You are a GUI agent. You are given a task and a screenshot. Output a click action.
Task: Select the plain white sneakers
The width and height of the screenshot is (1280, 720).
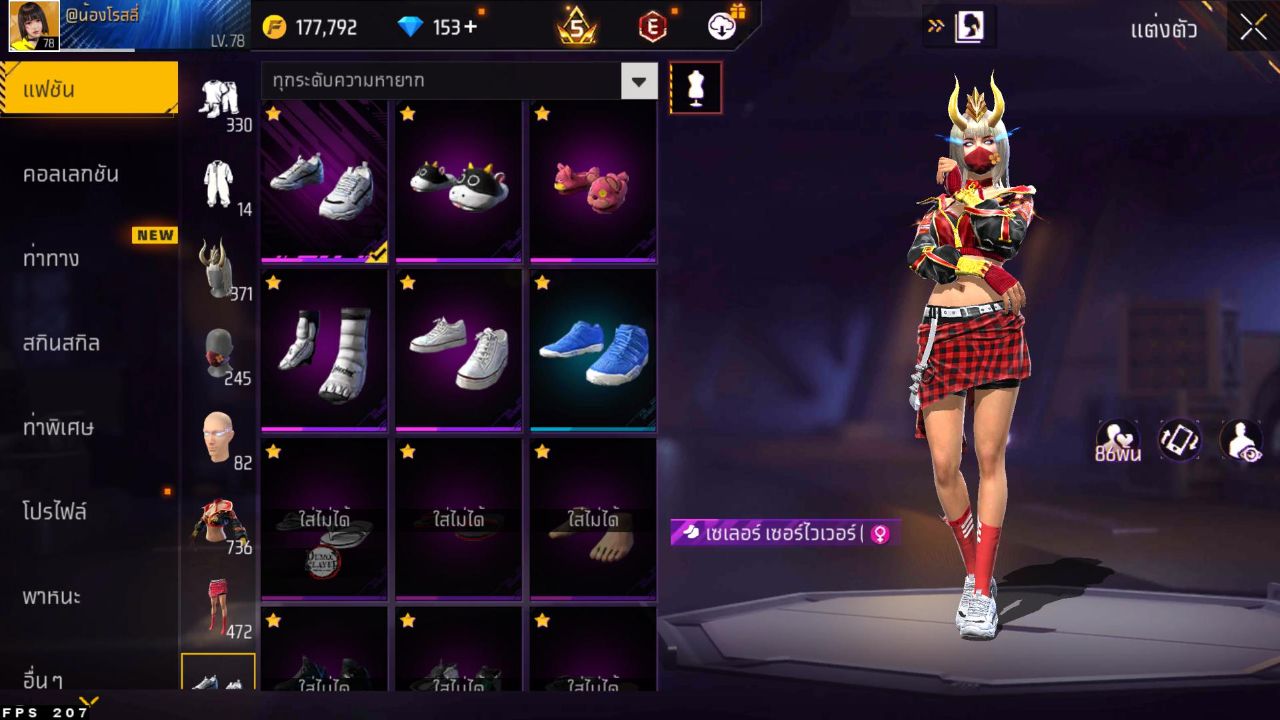(x=458, y=350)
